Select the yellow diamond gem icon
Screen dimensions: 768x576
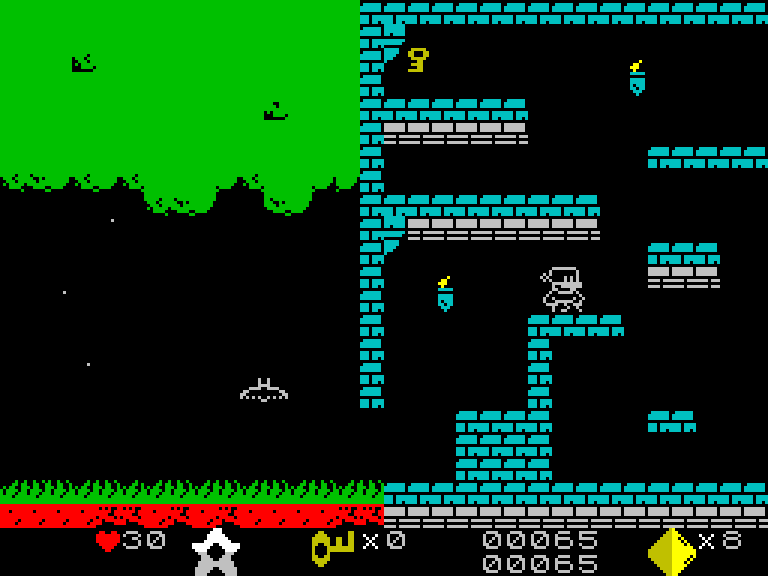pyautogui.click(x=671, y=551)
